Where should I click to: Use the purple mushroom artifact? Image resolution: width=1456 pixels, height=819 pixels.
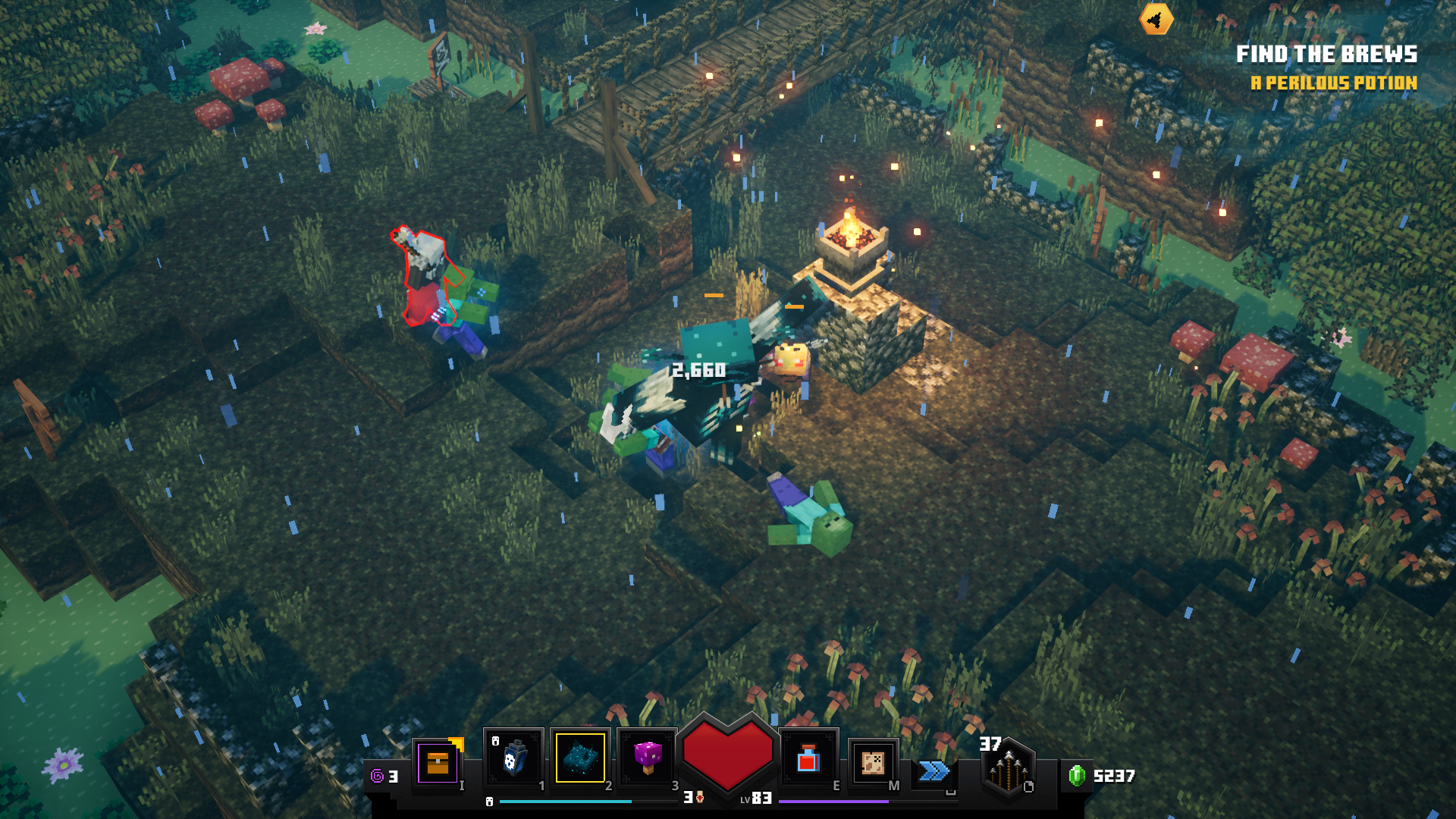click(647, 758)
